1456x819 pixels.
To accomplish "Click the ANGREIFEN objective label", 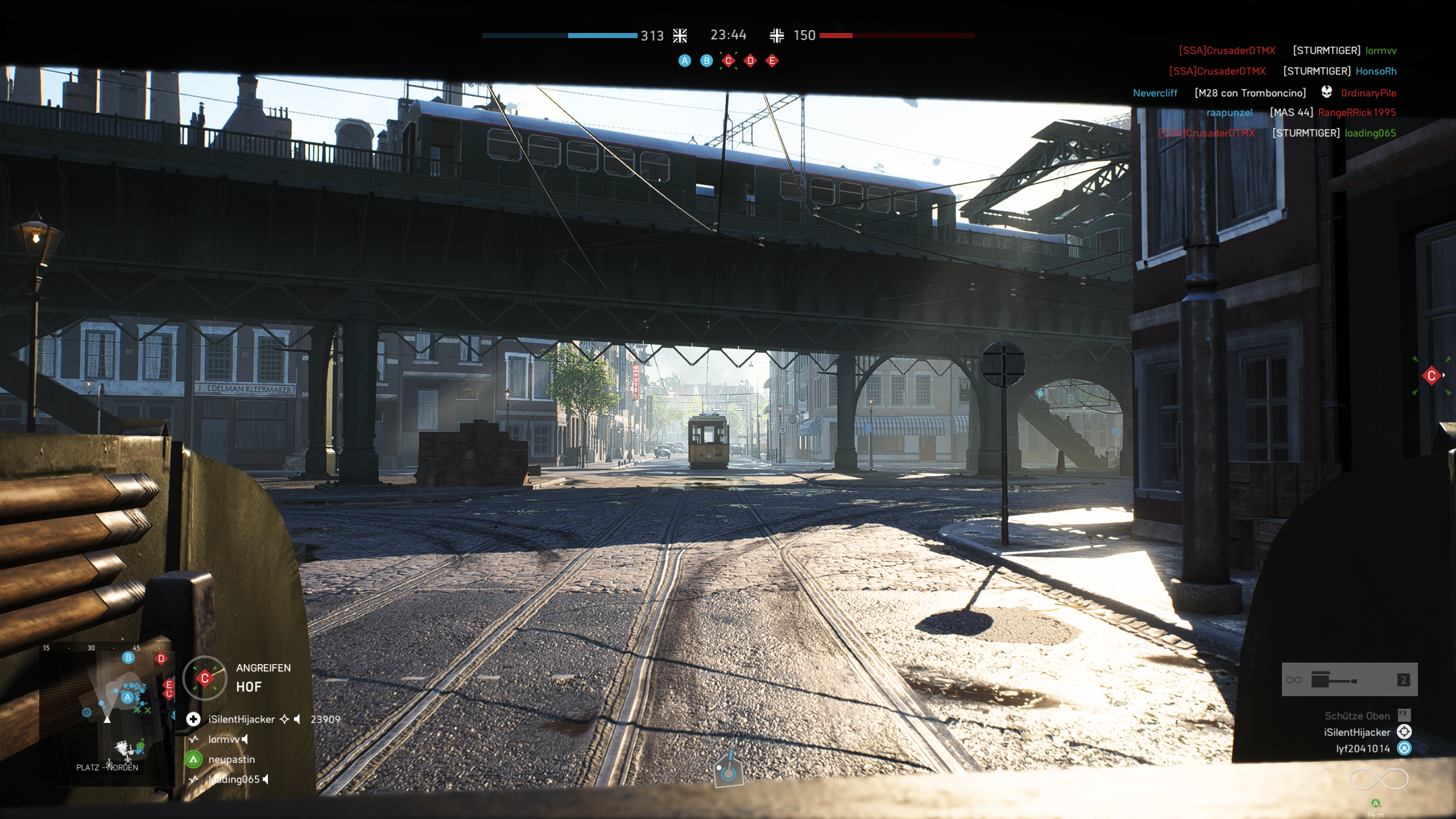I will pyautogui.click(x=263, y=668).
